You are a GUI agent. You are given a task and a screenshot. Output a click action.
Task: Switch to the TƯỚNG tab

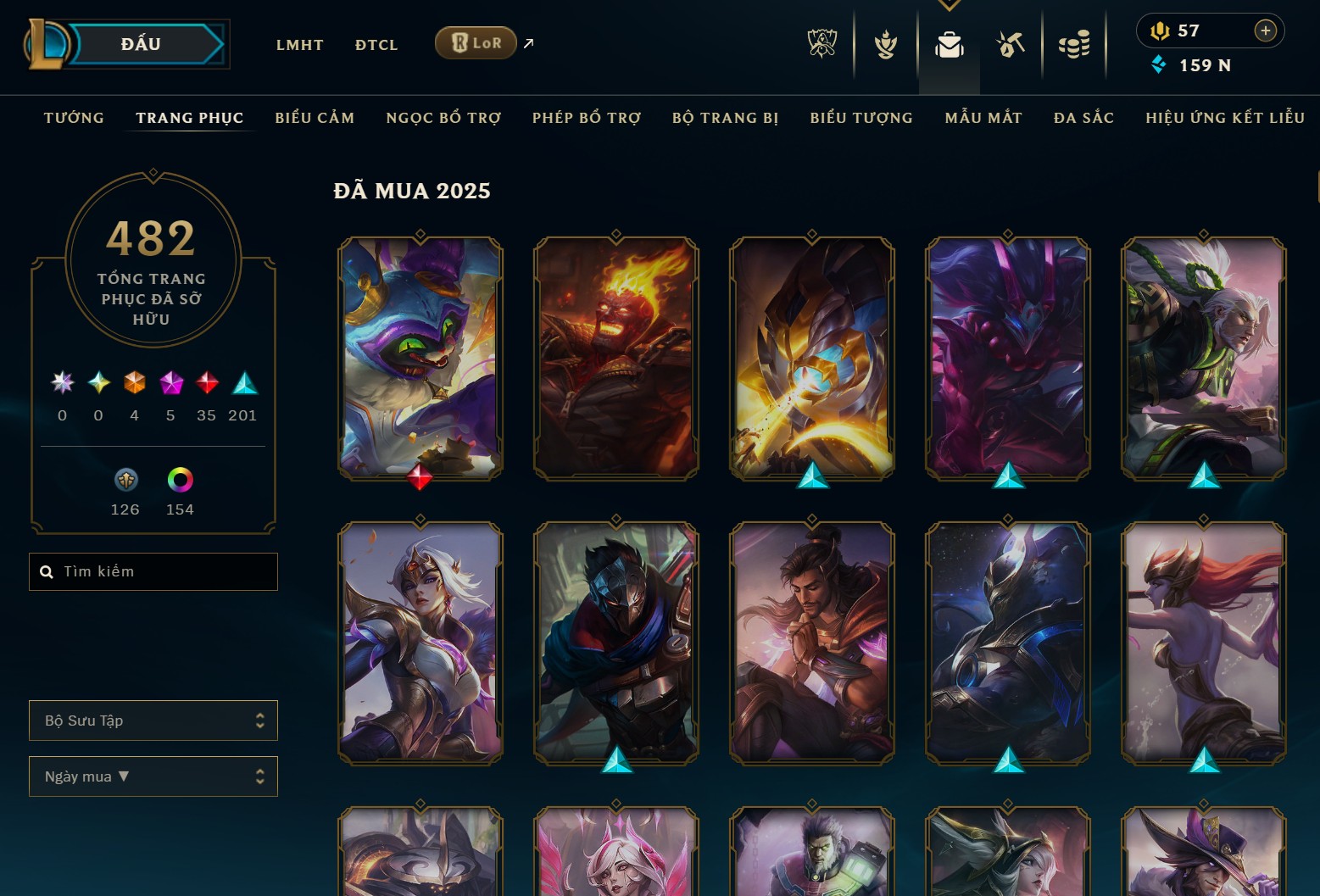[x=74, y=118]
